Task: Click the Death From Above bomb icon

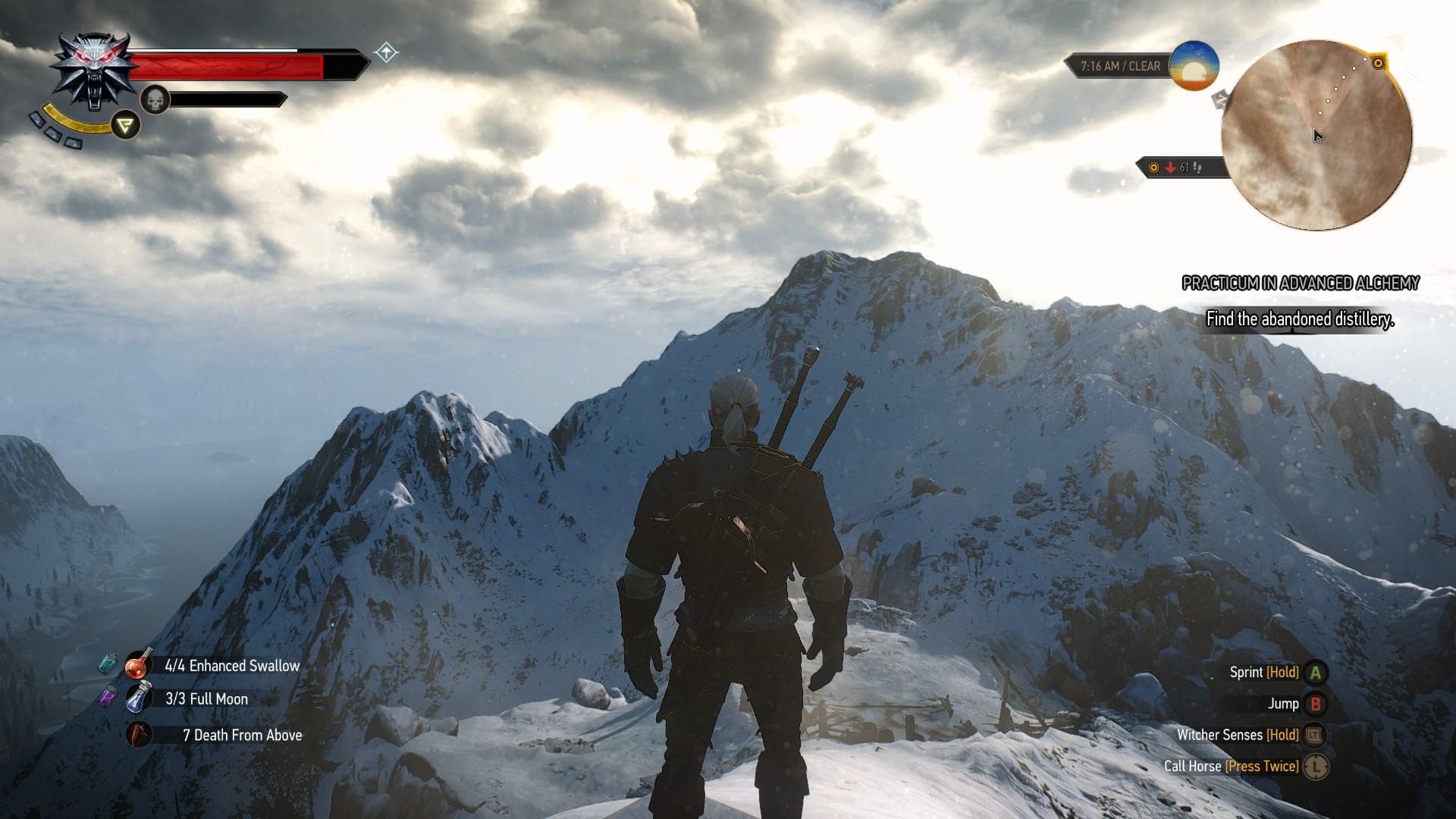Action: coord(140,735)
